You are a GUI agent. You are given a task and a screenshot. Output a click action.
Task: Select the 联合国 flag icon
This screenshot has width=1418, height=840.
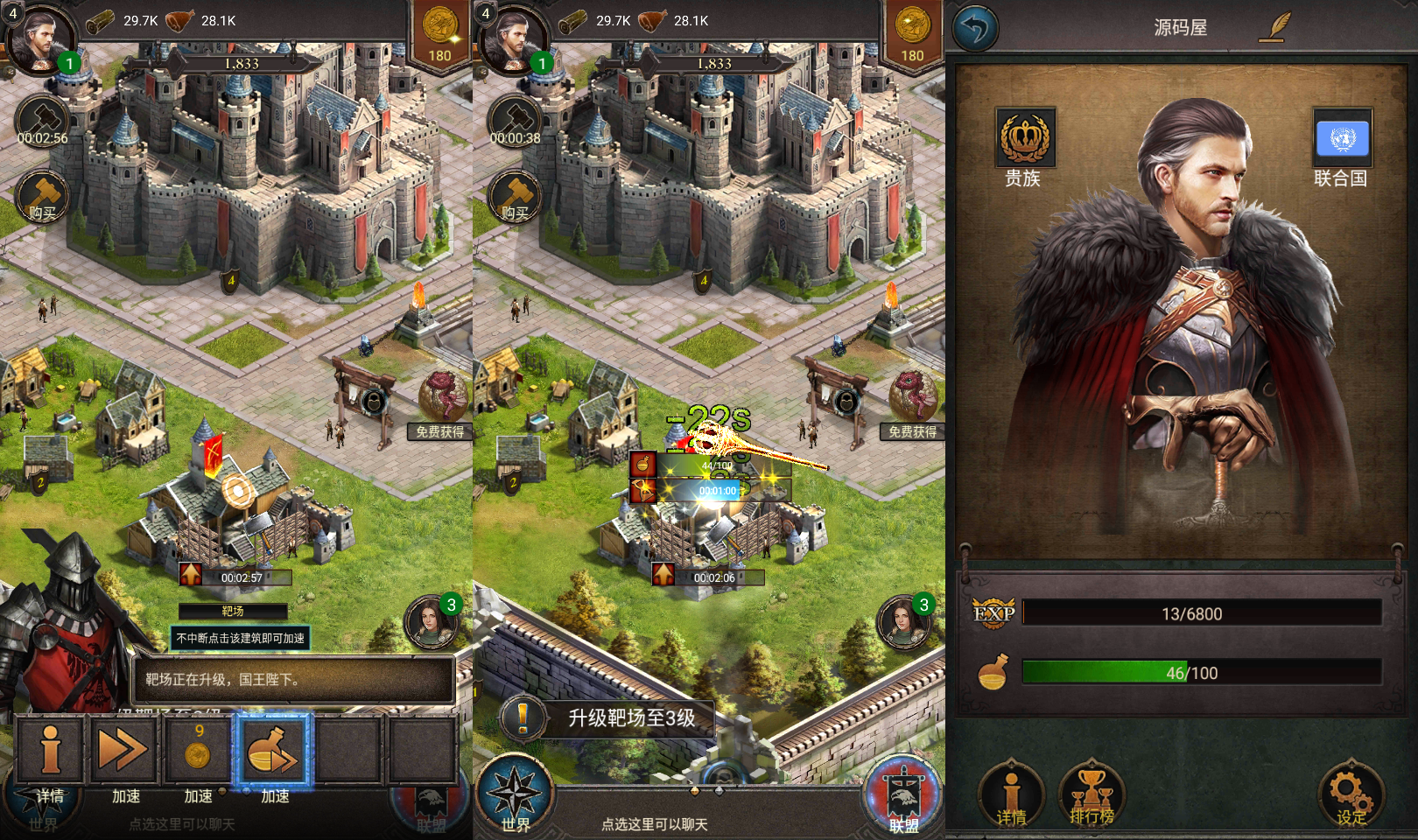point(1342,138)
